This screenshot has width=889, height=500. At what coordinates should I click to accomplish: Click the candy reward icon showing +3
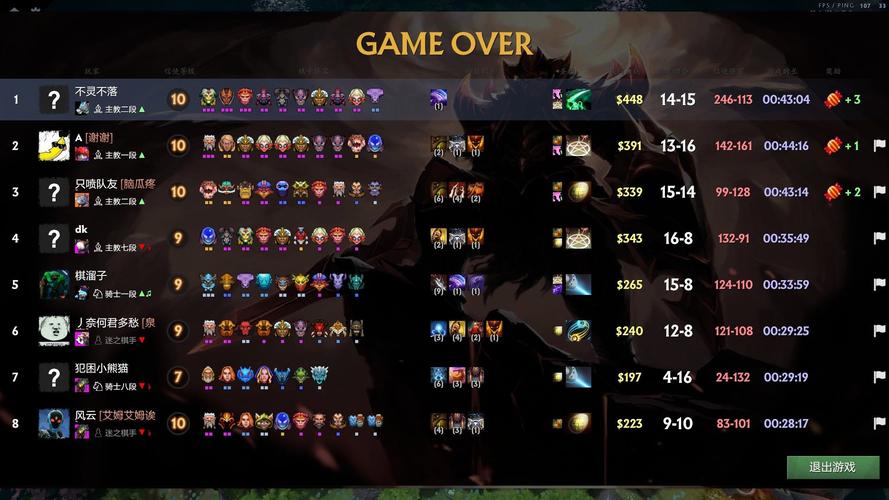click(x=832, y=99)
